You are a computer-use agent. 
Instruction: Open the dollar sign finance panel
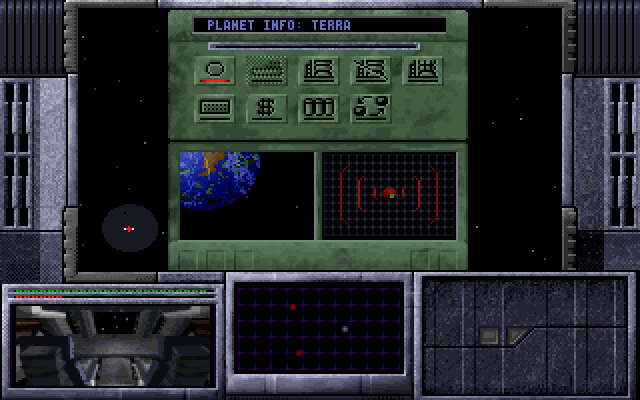[x=267, y=108]
